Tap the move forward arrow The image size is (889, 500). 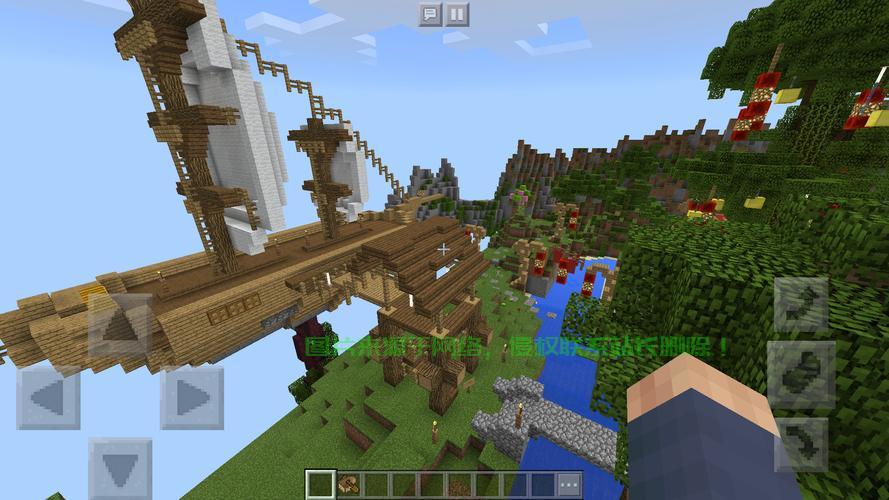point(120,326)
